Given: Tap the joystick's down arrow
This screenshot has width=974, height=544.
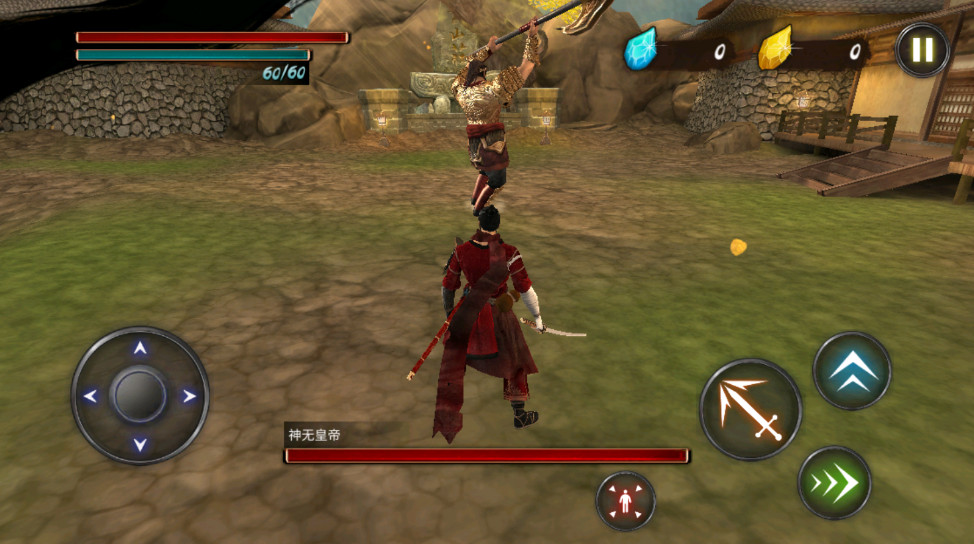Looking at the screenshot, I should point(140,444).
